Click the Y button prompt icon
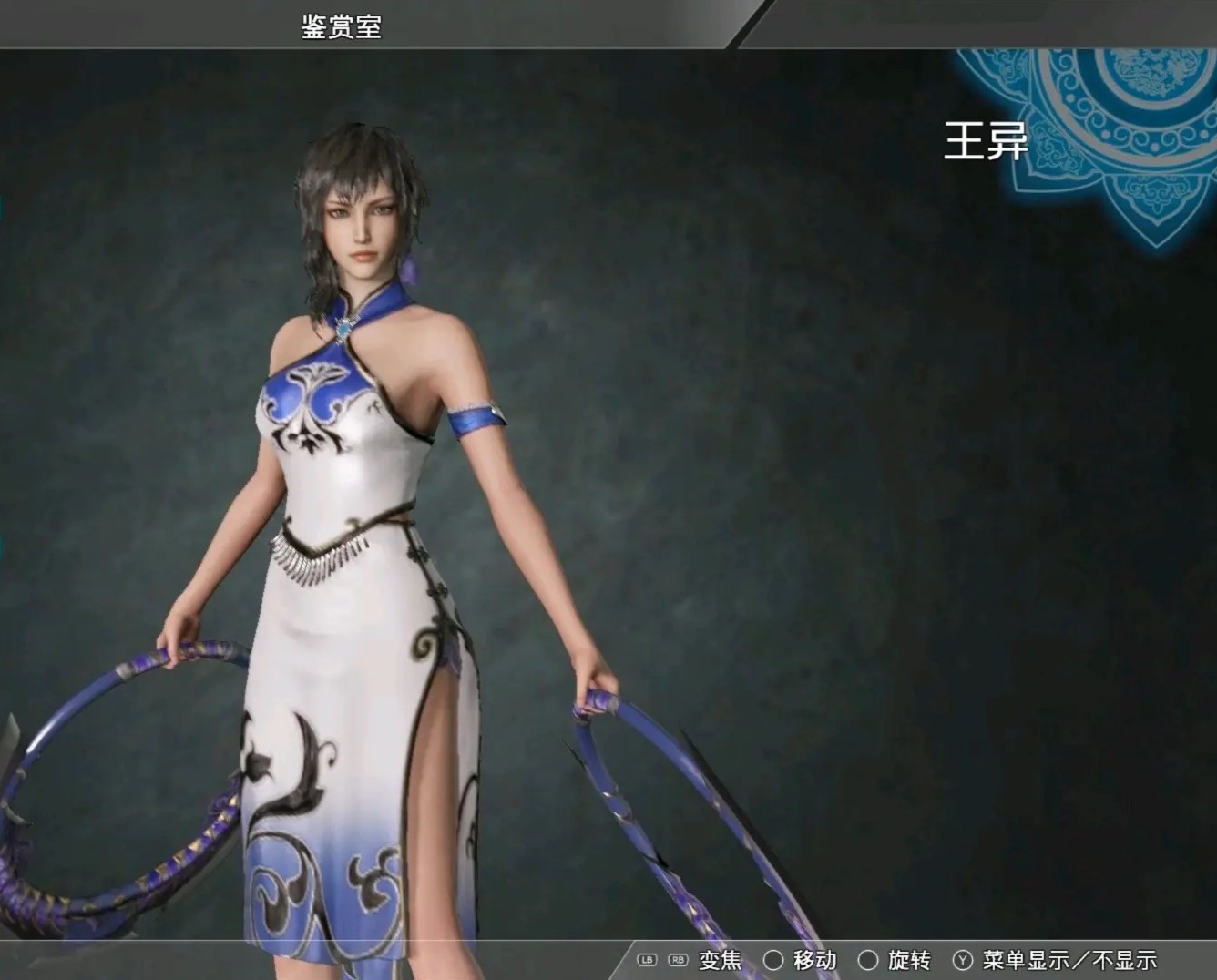Viewport: 1217px width, 980px height. [963, 960]
